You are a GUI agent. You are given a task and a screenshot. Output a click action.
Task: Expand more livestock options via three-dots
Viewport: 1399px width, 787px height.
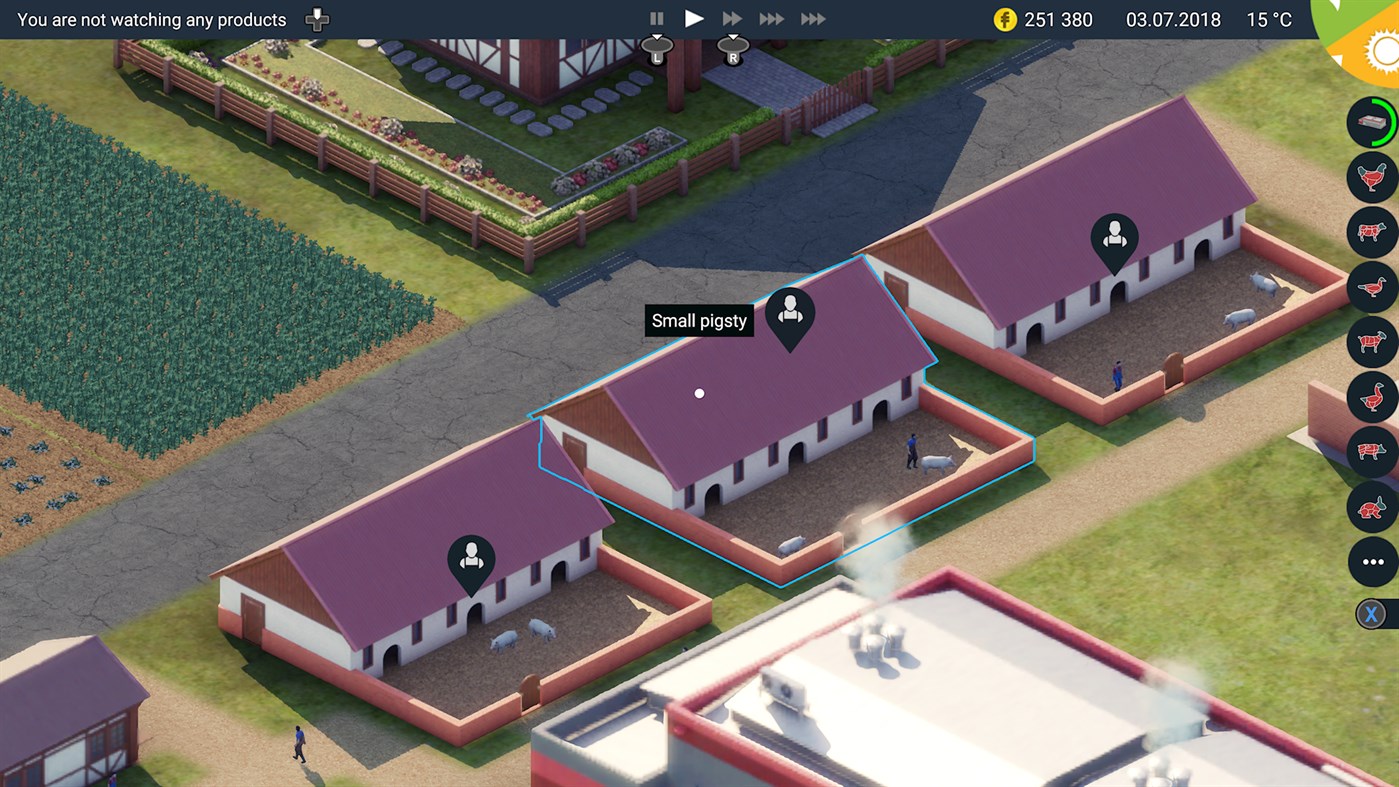[1371, 562]
